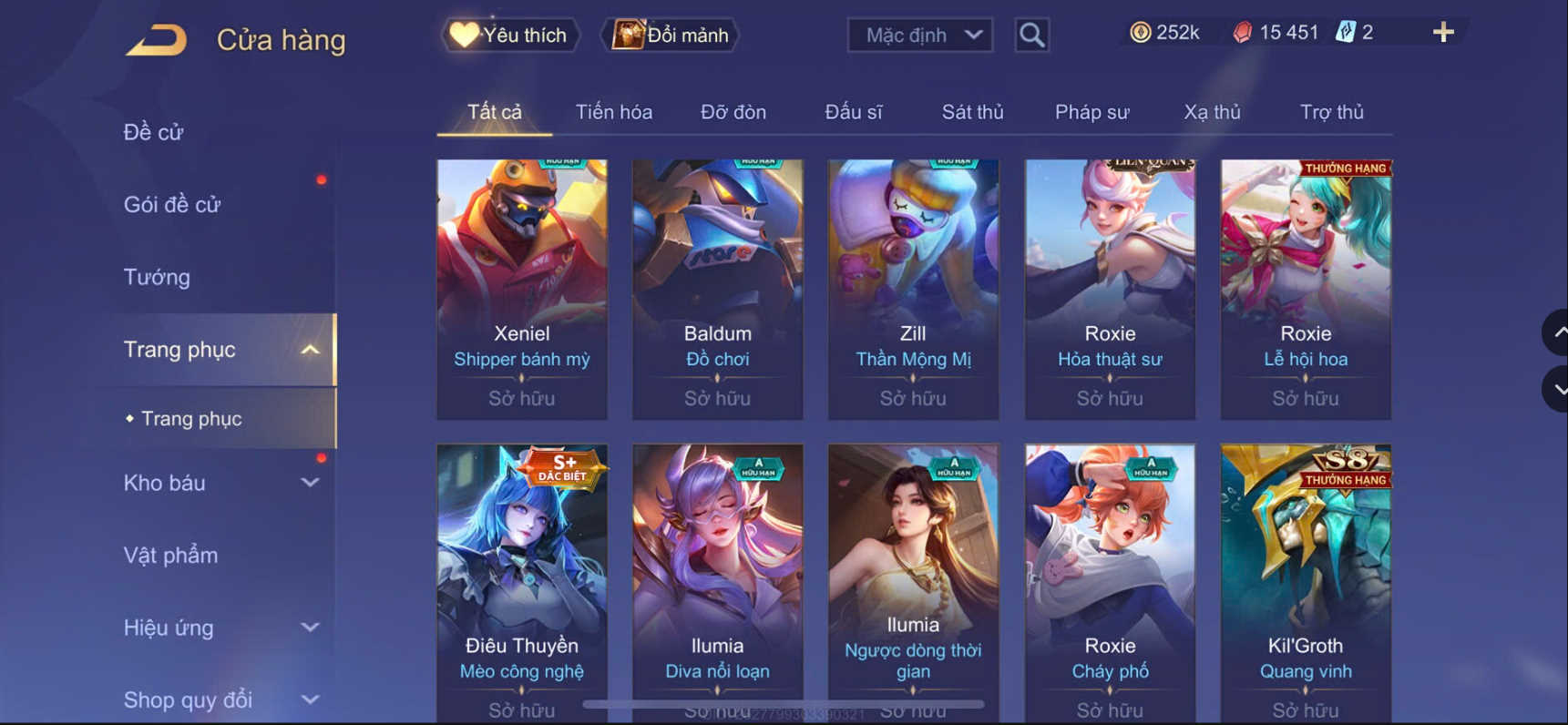
Task: Switch to the Pháp sư tab
Action: 1091,111
